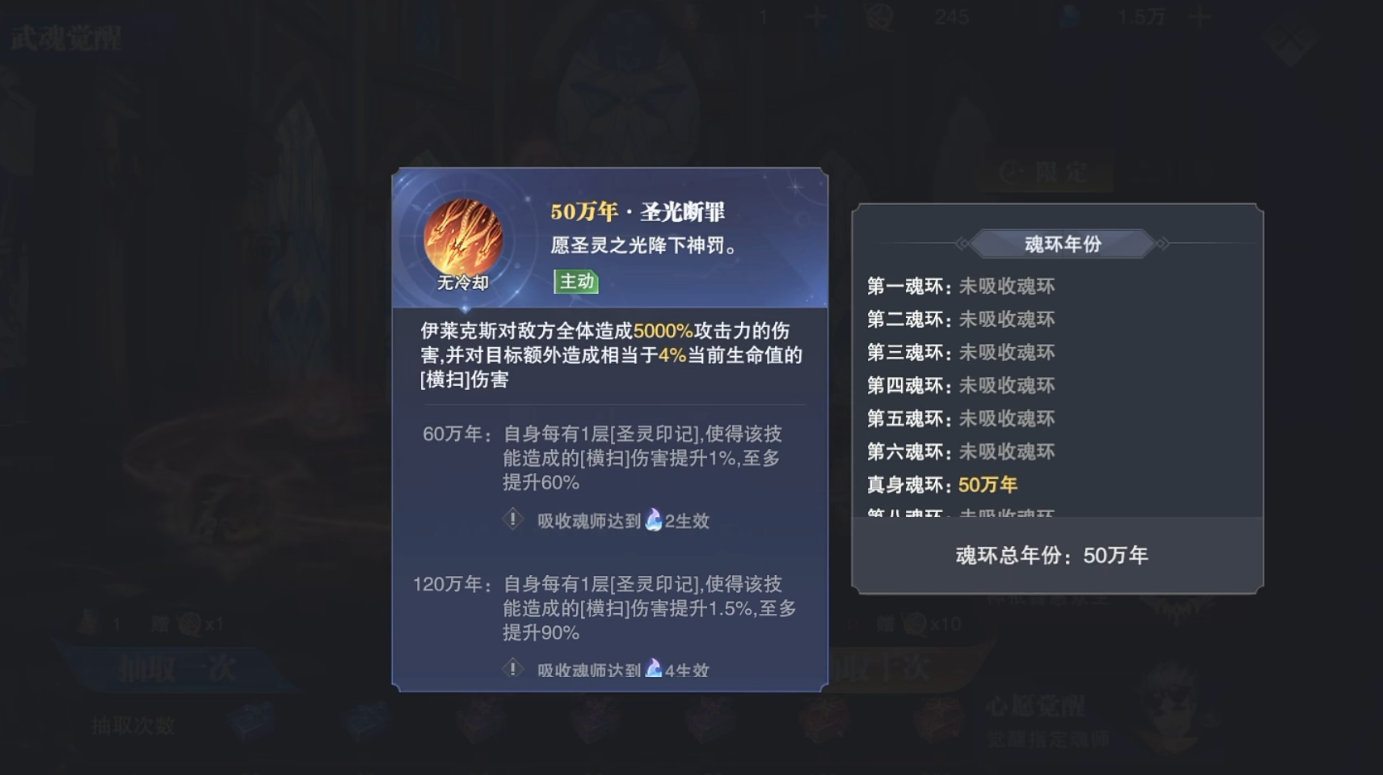Select the 主动 skill type tag
The width and height of the screenshot is (1383, 775).
coord(578,284)
